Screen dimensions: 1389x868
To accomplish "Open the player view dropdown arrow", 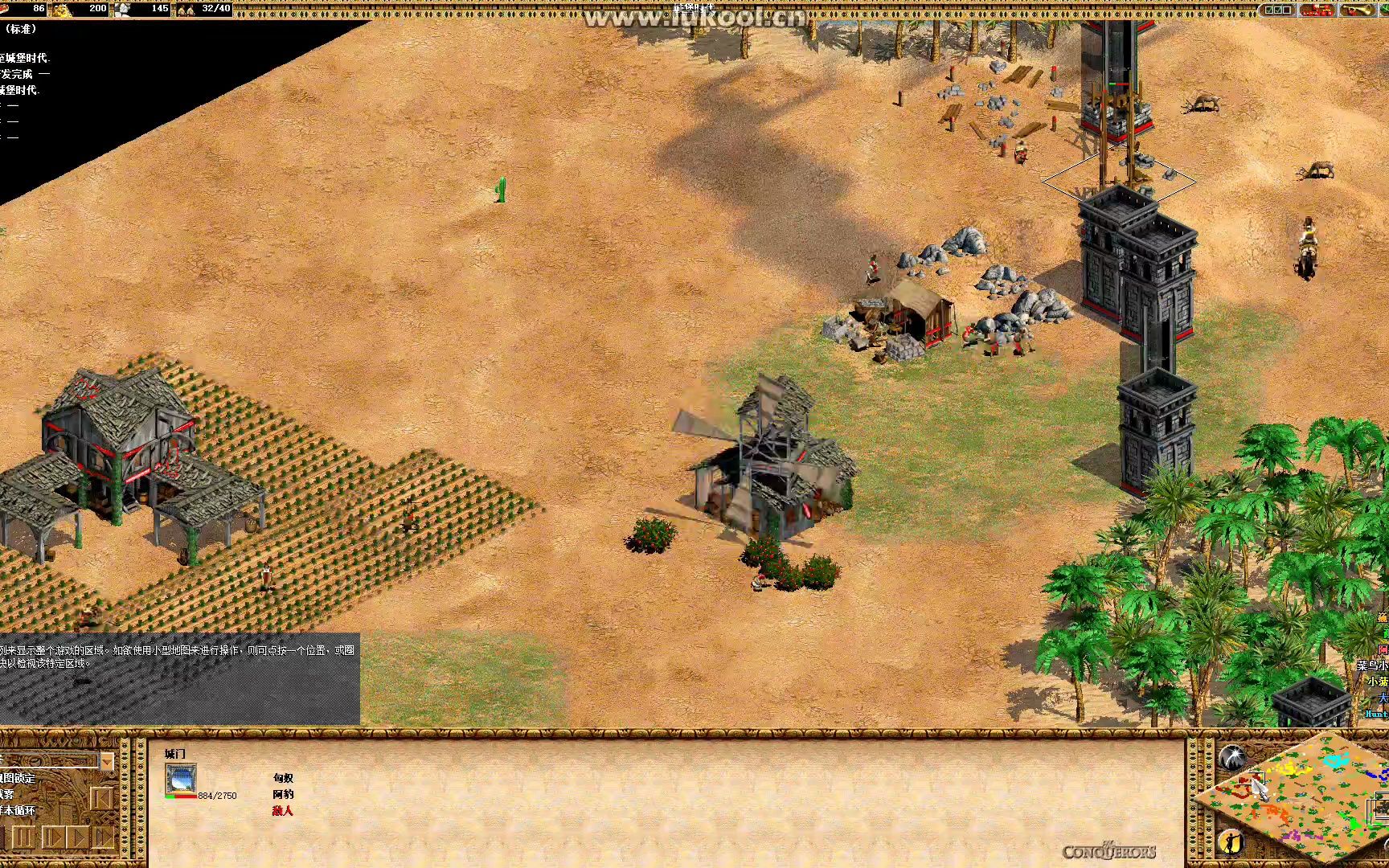I will [107, 760].
